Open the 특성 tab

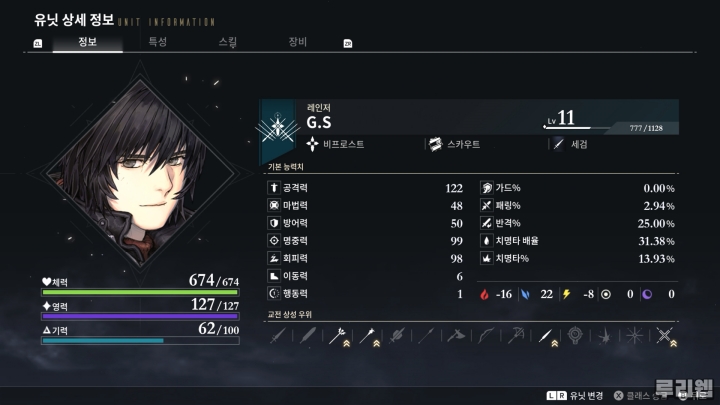point(158,43)
